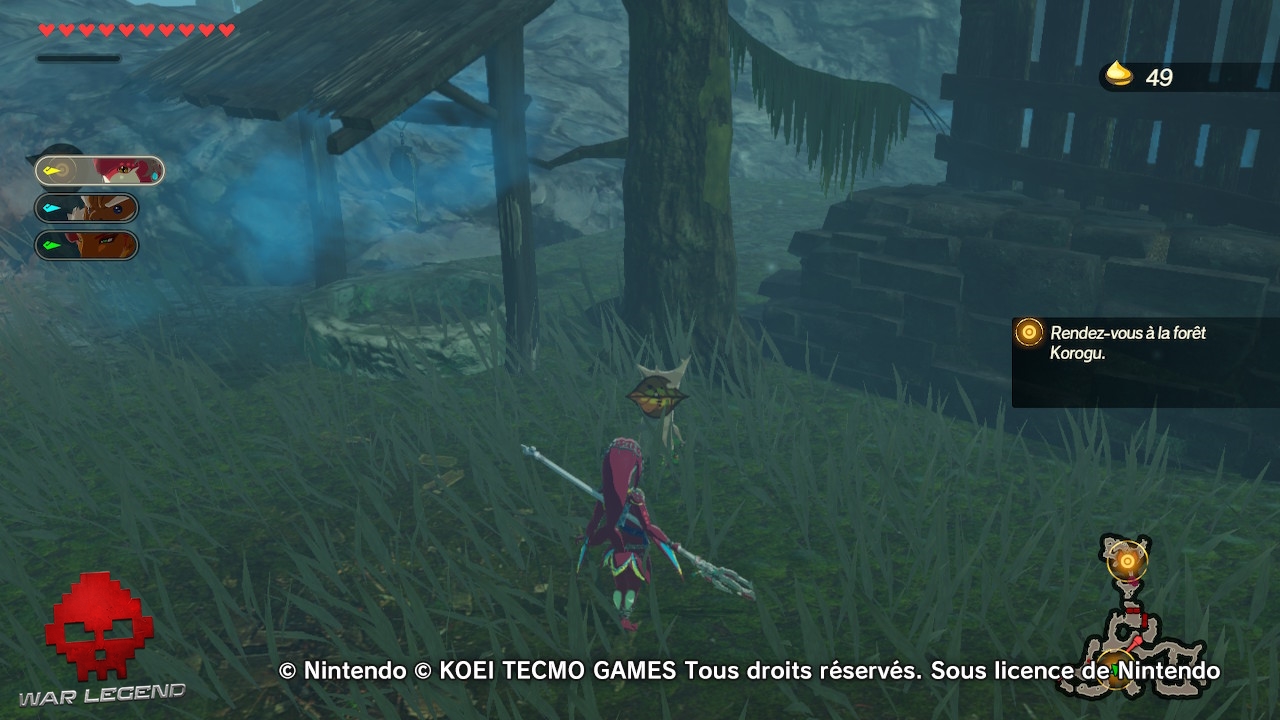This screenshot has height=720, width=1280.
Task: Click the last red heart in the health bar
Action: 225,29
